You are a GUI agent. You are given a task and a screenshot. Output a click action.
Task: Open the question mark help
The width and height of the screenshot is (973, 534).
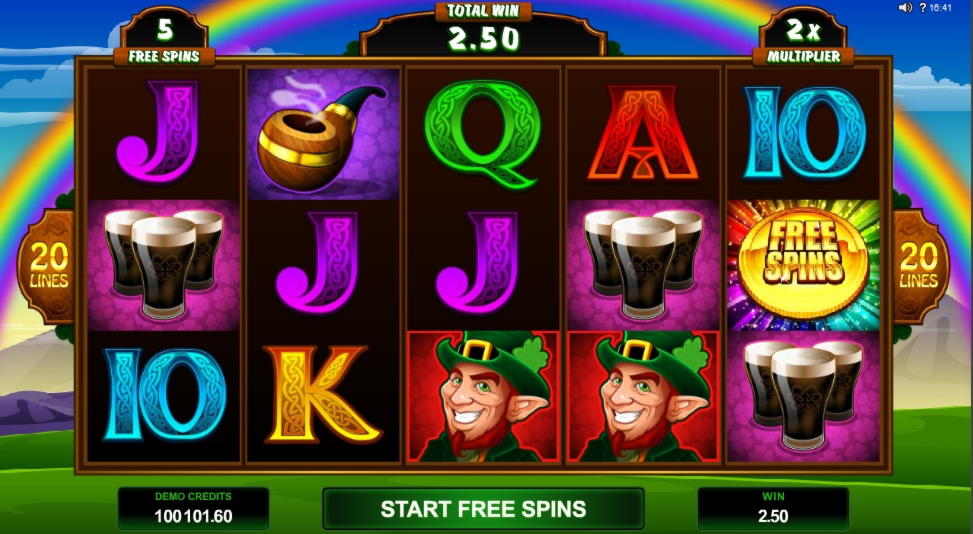point(922,8)
